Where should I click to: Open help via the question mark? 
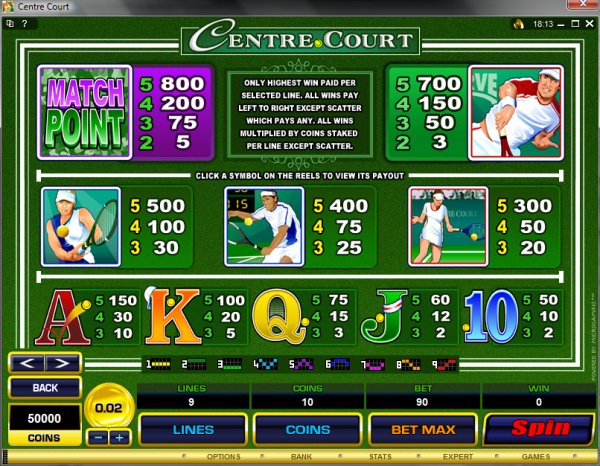click(x=22, y=22)
